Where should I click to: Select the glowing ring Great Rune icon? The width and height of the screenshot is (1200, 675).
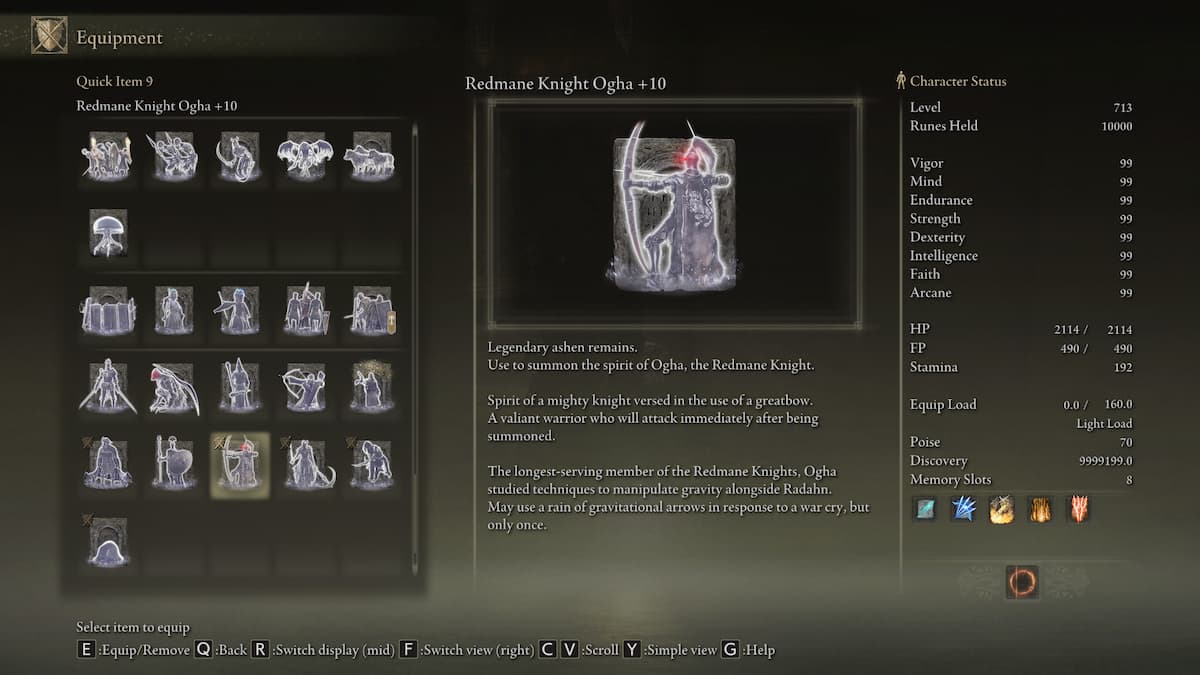pyautogui.click(x=1021, y=582)
